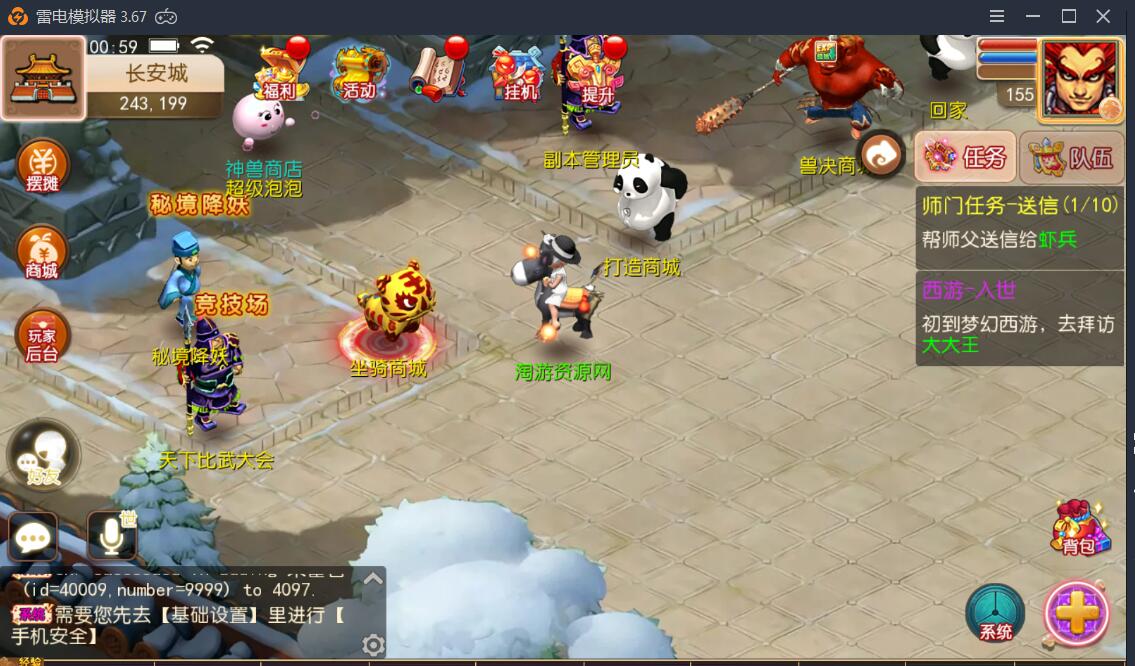Click the 长安城 map building icon
The image size is (1135, 666).
coord(43,78)
